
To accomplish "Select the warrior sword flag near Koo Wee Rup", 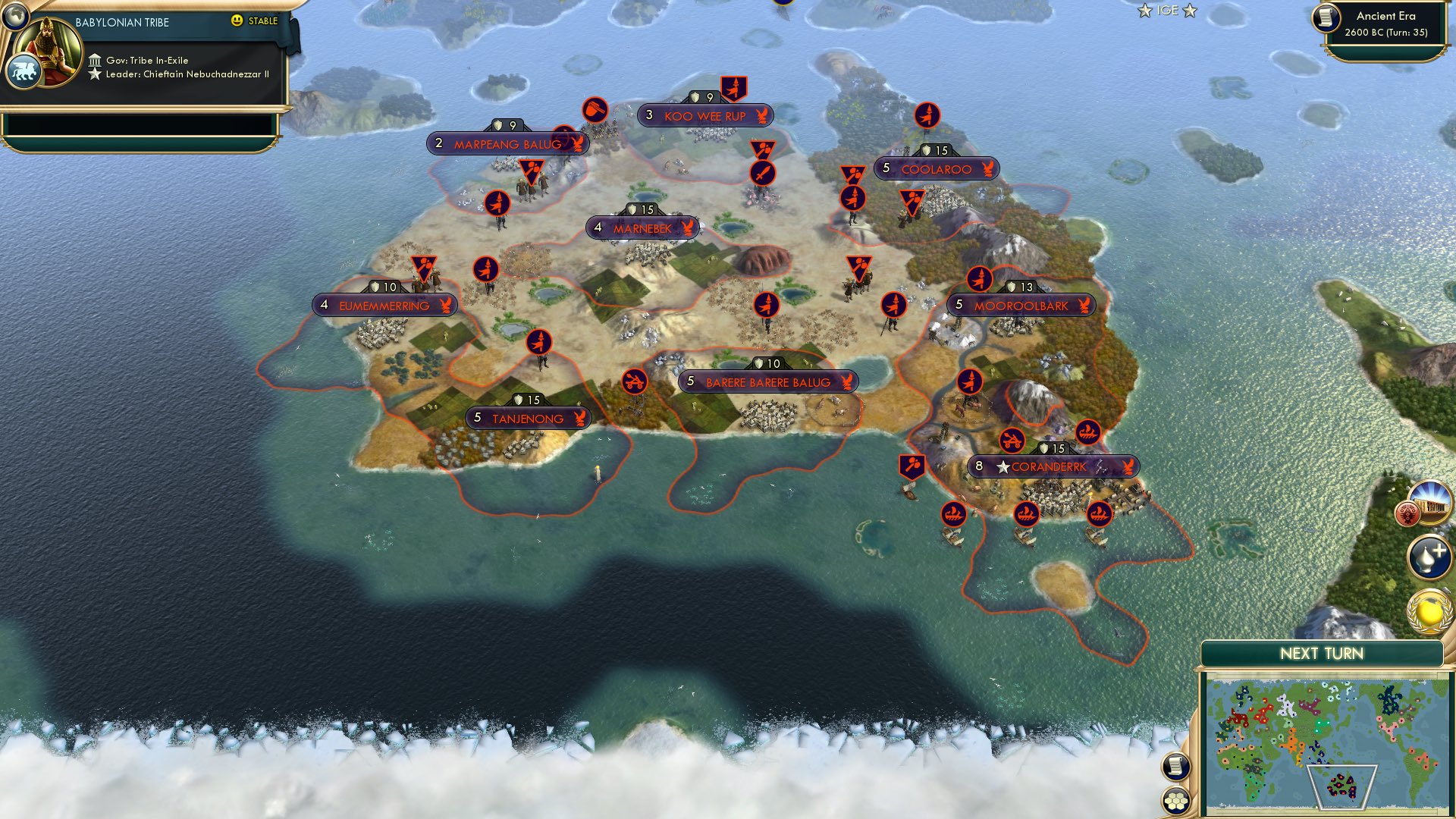I will (x=762, y=171).
